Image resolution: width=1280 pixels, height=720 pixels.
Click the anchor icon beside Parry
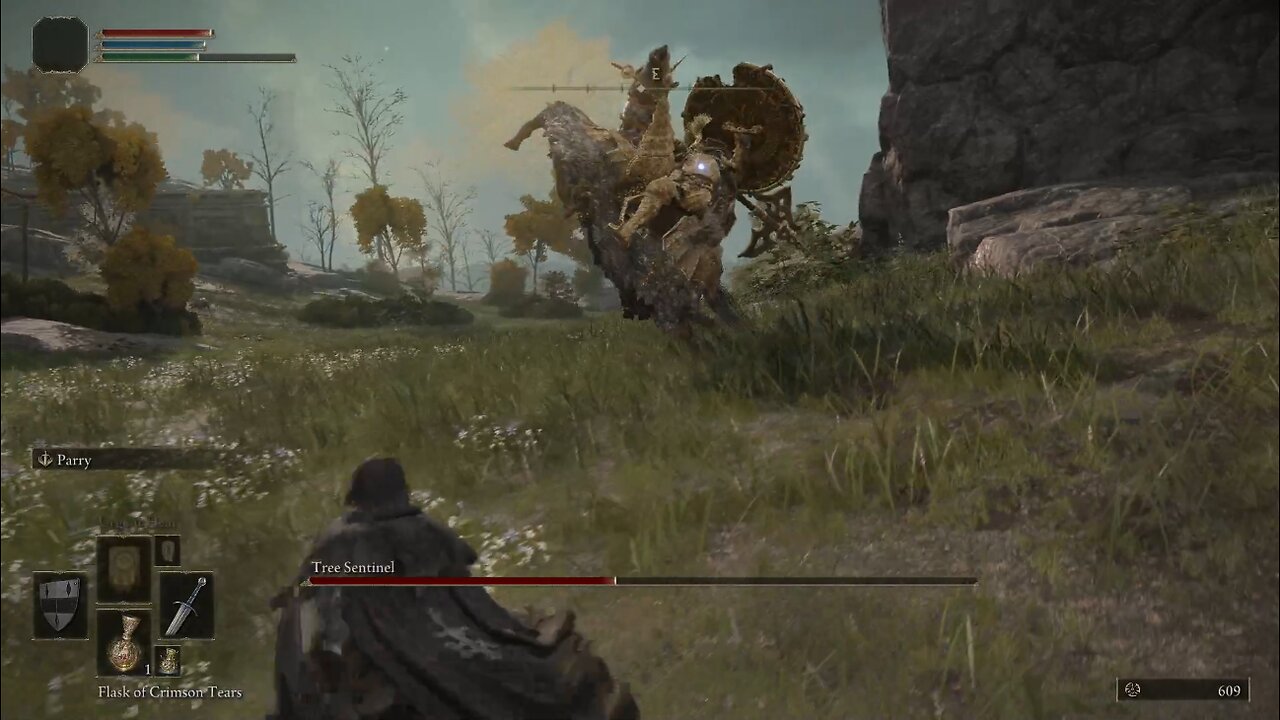click(46, 460)
